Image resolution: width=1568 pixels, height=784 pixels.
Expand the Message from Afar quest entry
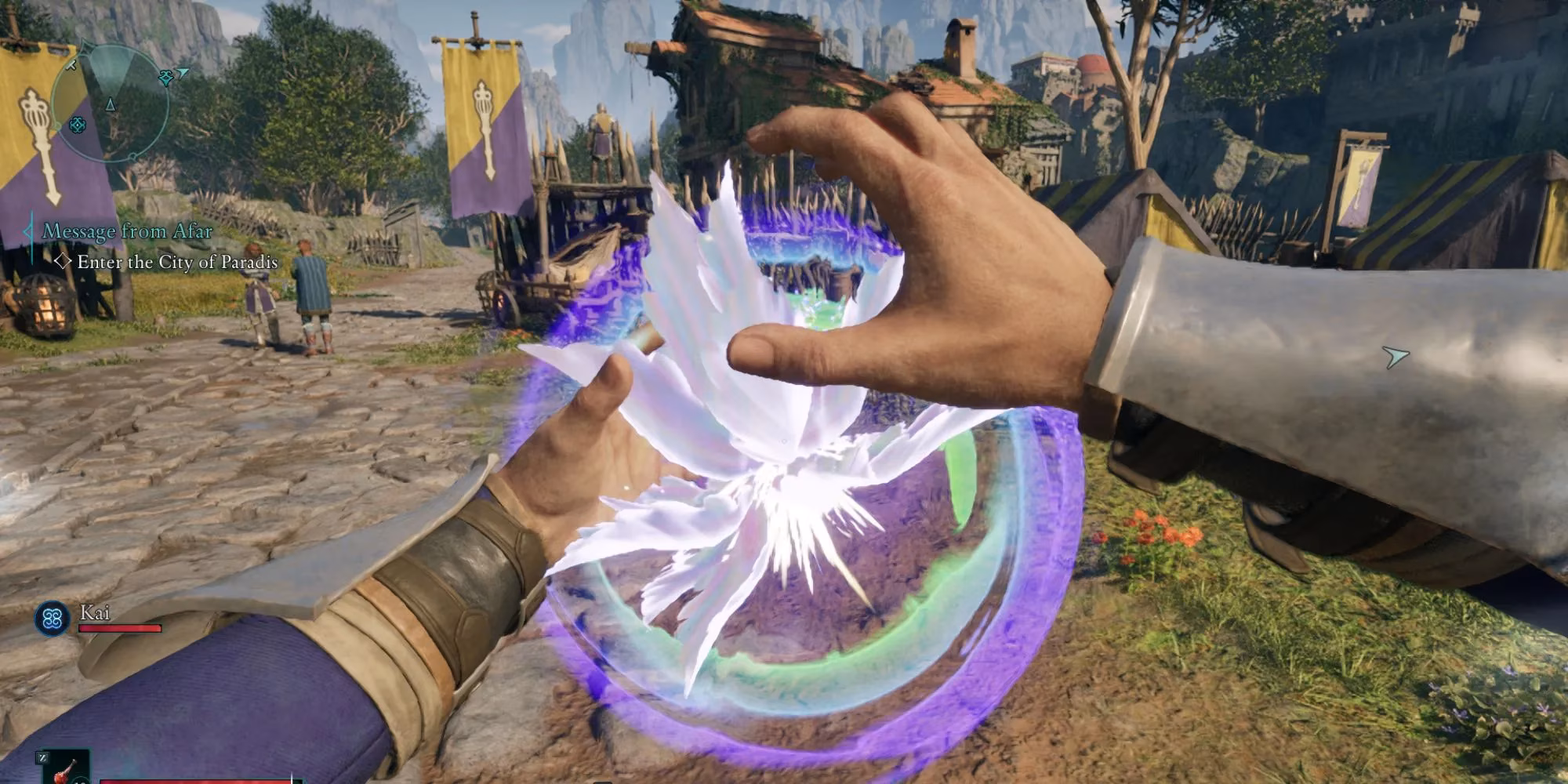(x=129, y=230)
